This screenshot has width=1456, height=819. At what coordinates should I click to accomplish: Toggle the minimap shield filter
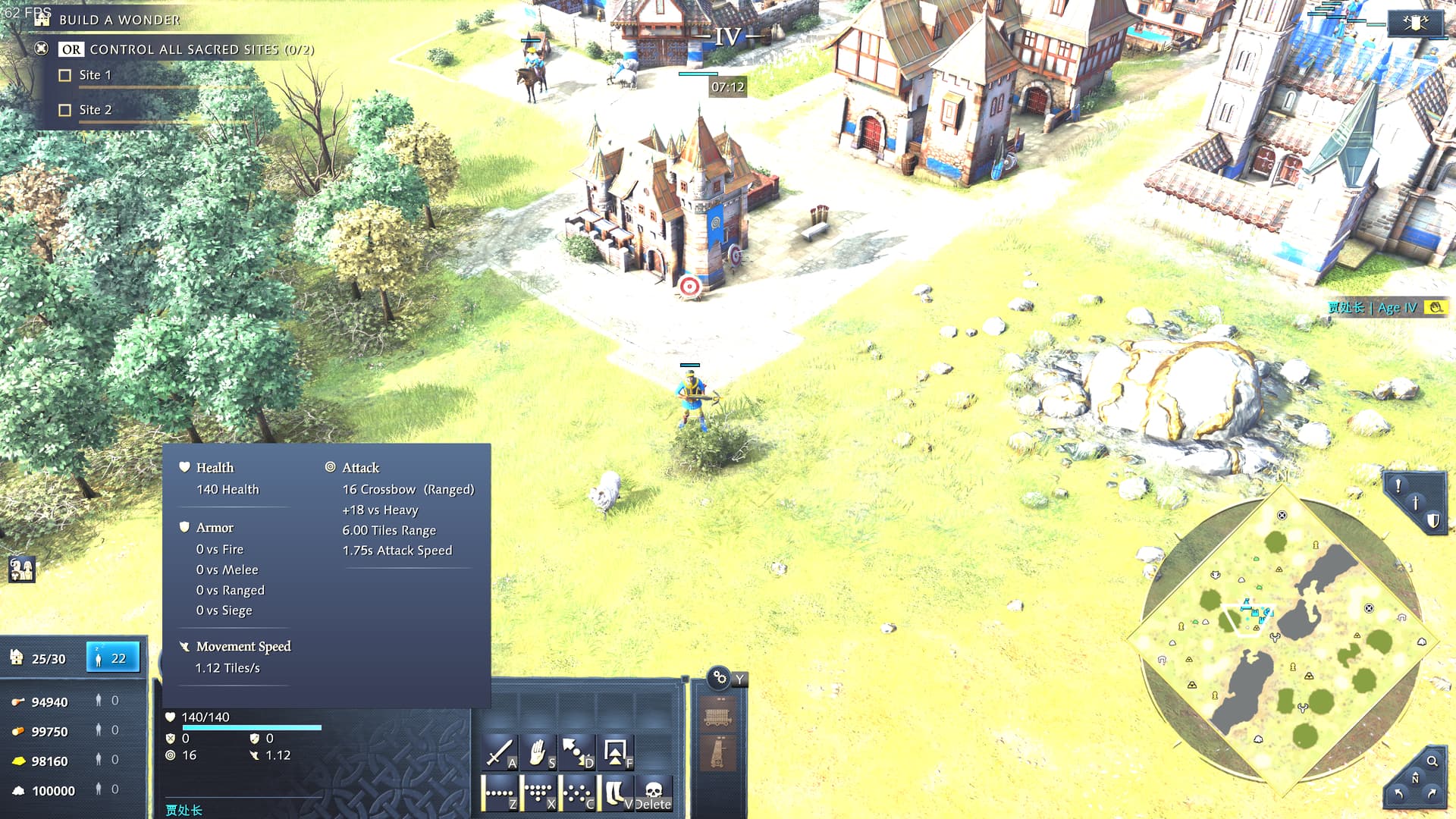(x=1432, y=520)
